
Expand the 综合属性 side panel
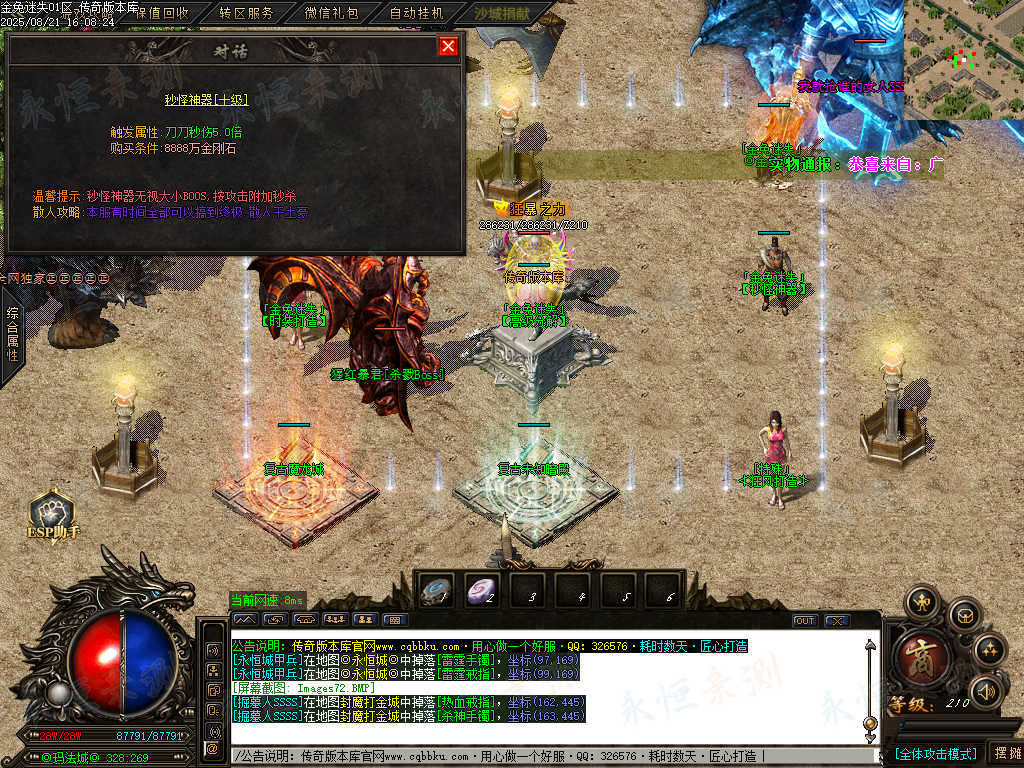[12, 335]
